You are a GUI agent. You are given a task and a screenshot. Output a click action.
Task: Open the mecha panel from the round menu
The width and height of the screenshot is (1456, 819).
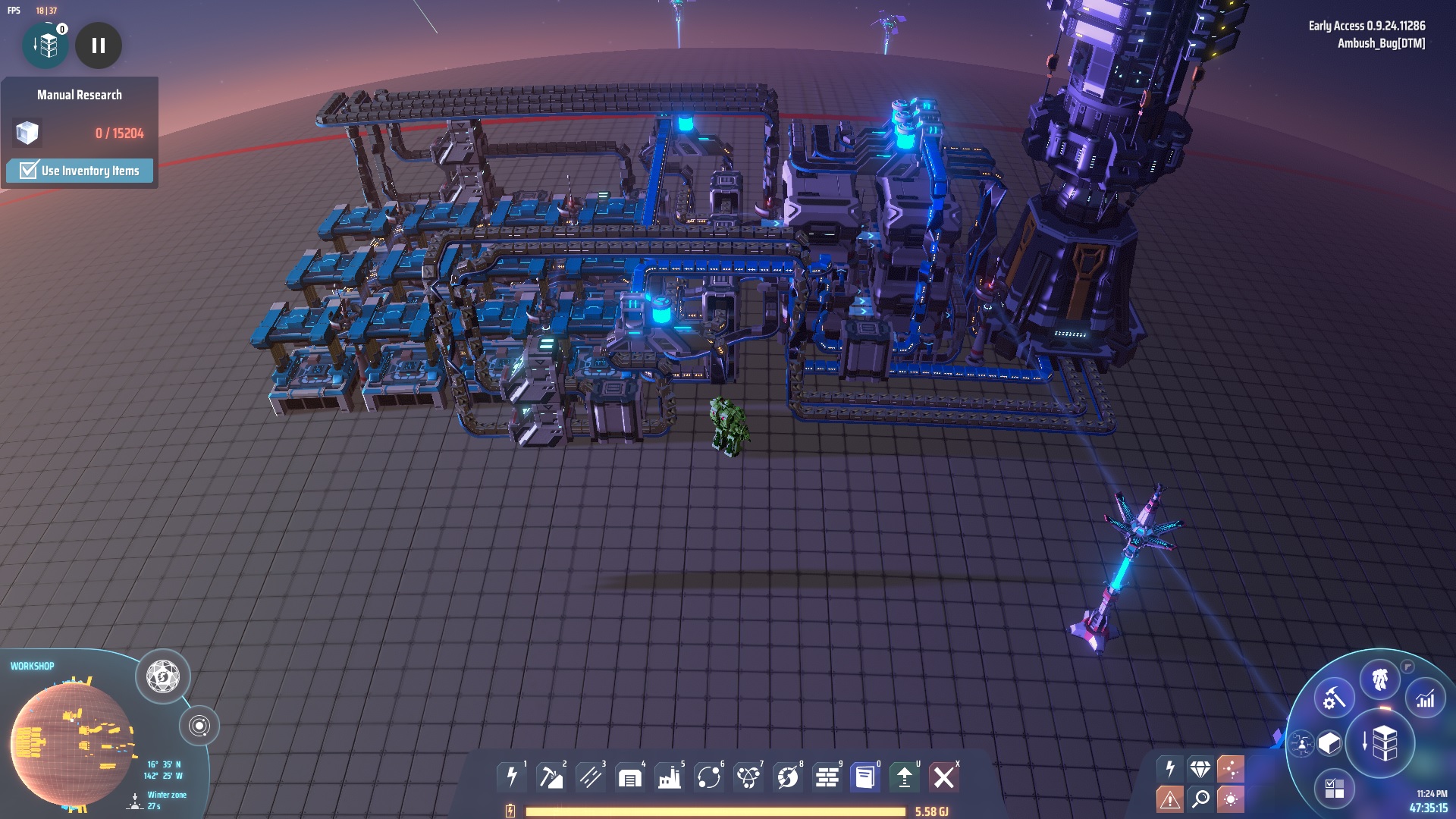[x=1380, y=679]
